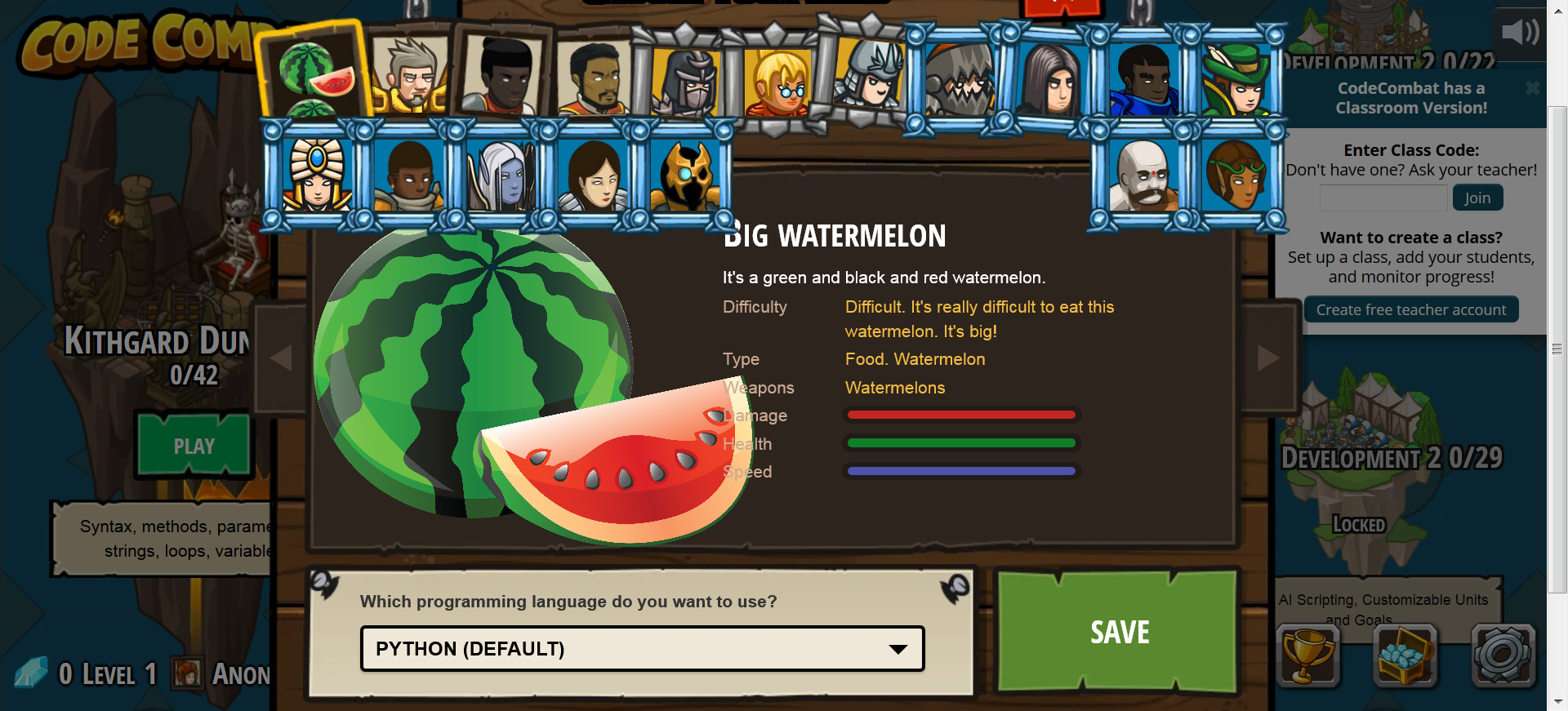Screen dimensions: 1568x711
Task: Show the previous hero with left arrow
Action: (x=281, y=358)
